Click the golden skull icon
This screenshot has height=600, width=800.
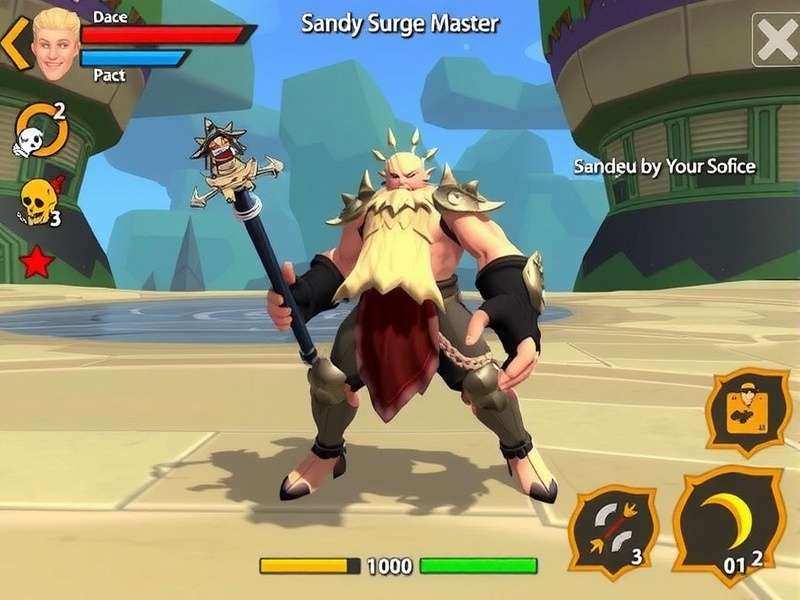(39, 202)
